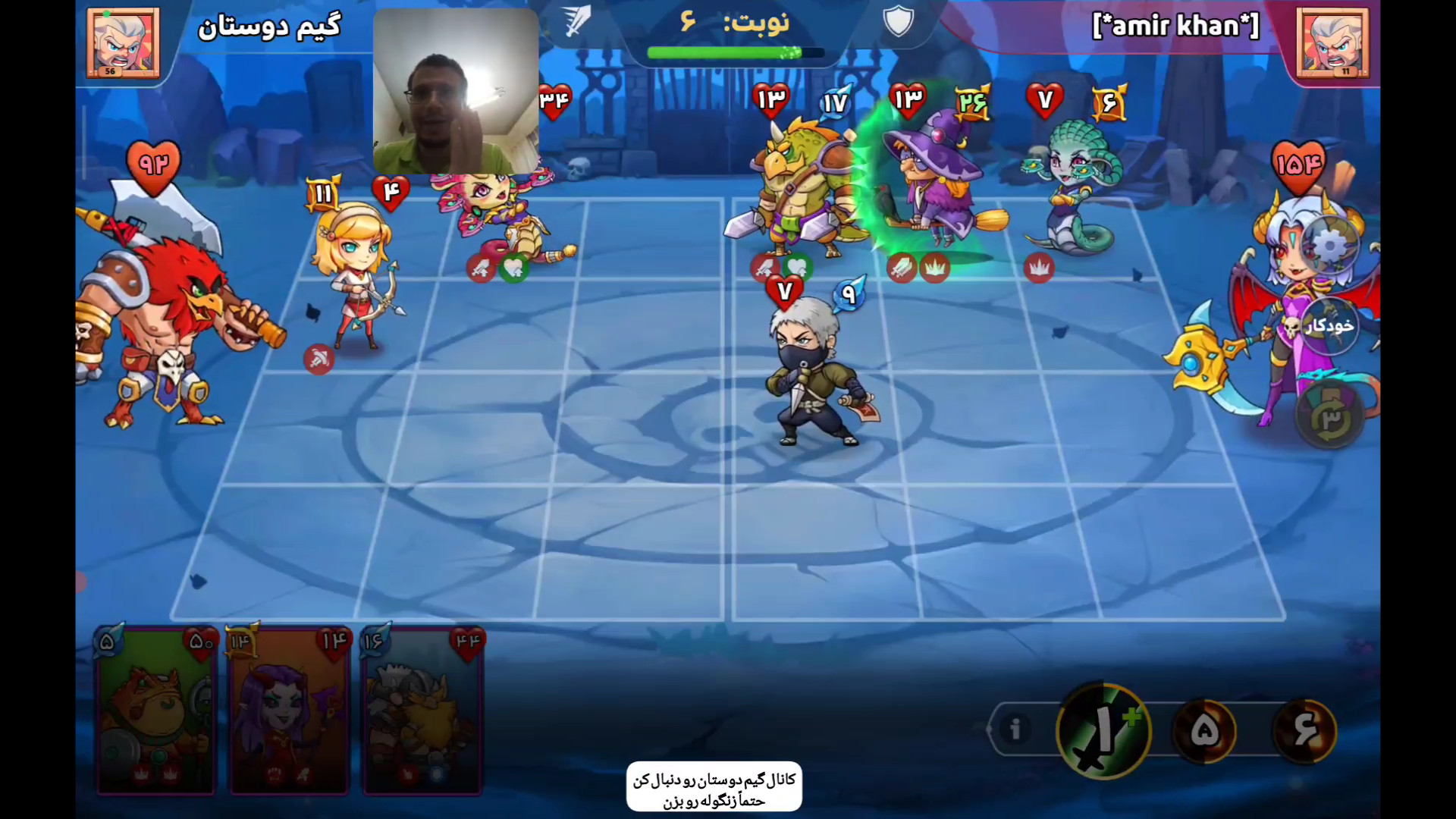Activate the green sword plus-one ability
Viewport: 1456px width, 819px height.
click(x=1103, y=731)
